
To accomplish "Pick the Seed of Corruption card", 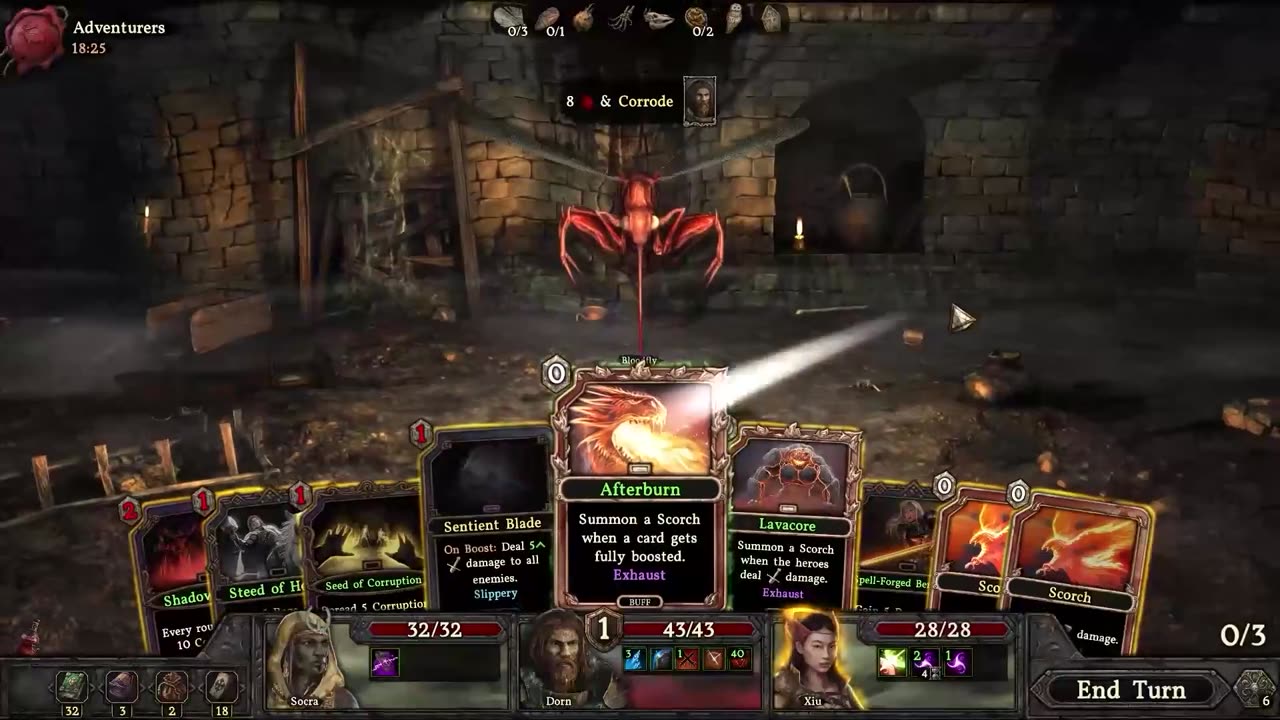I will click(370, 560).
